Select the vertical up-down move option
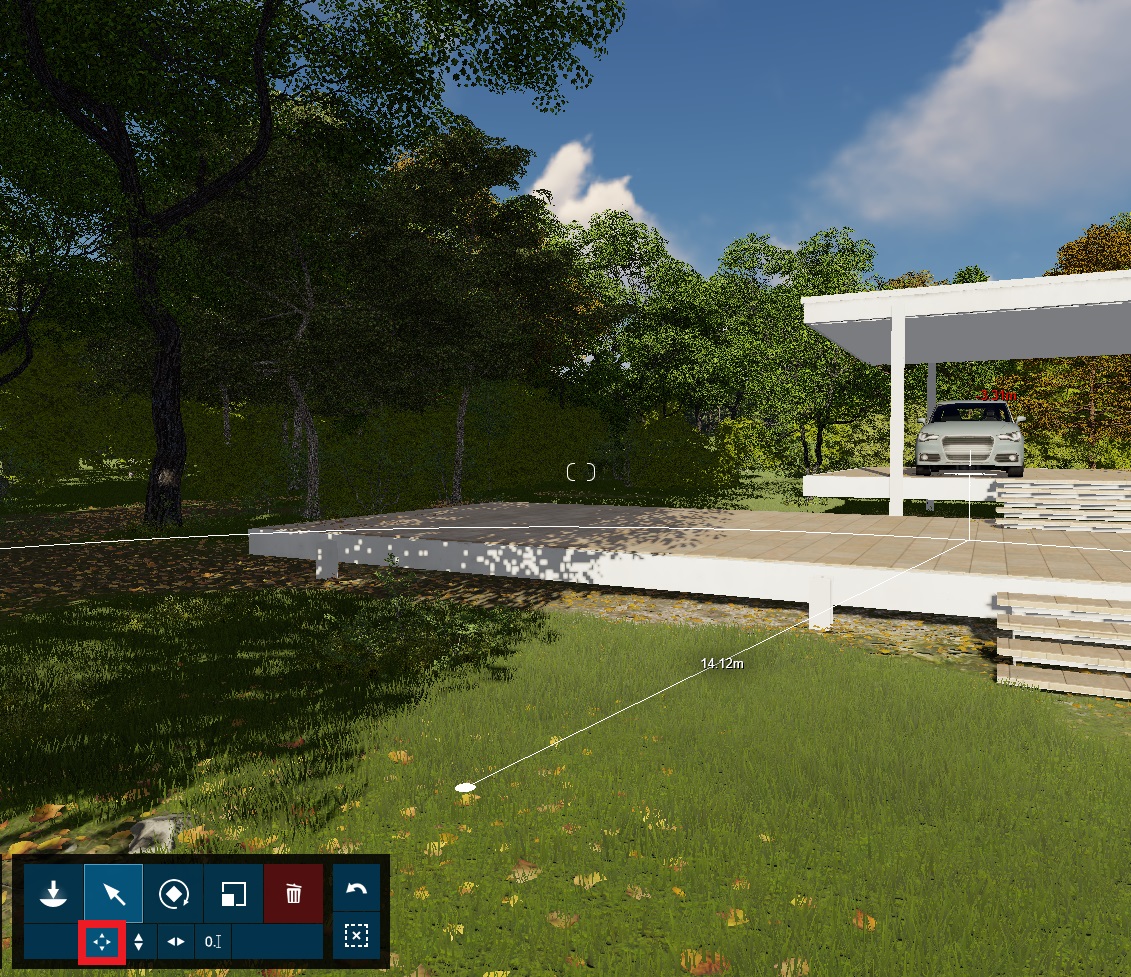The width and height of the screenshot is (1131, 977). point(139,942)
